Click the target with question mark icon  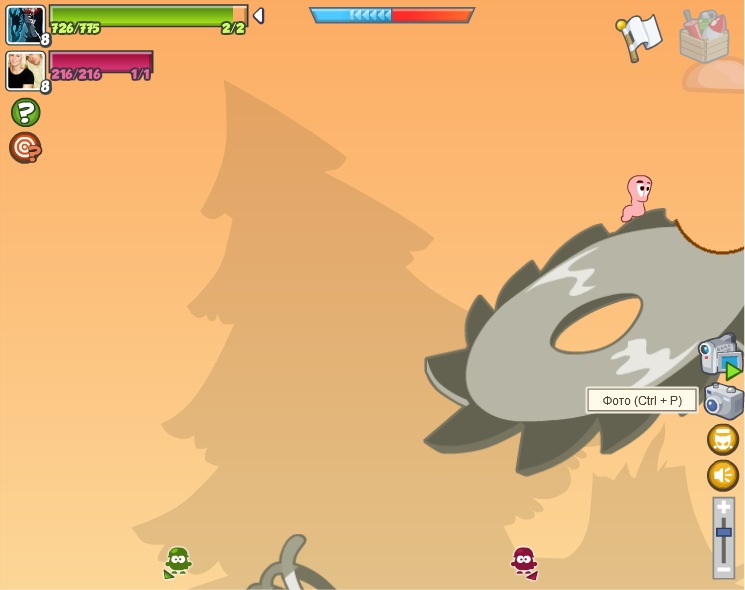click(25, 148)
